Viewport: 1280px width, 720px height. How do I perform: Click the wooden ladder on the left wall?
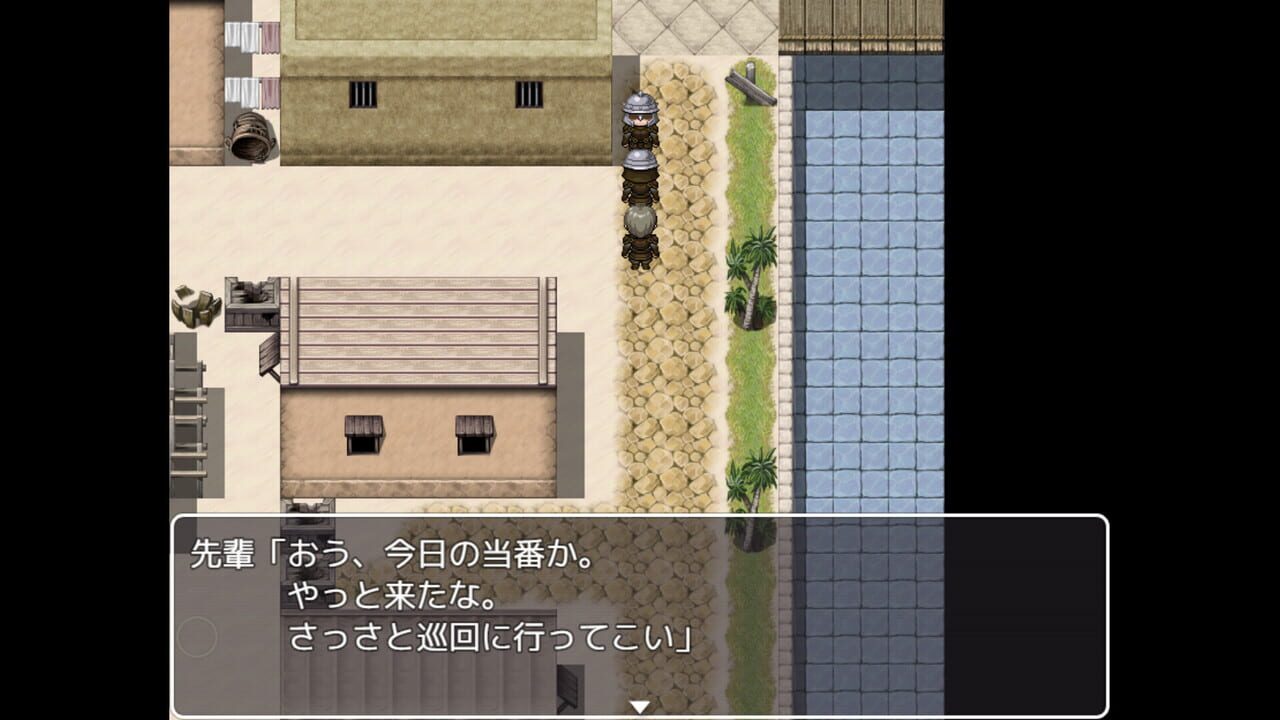(190, 420)
